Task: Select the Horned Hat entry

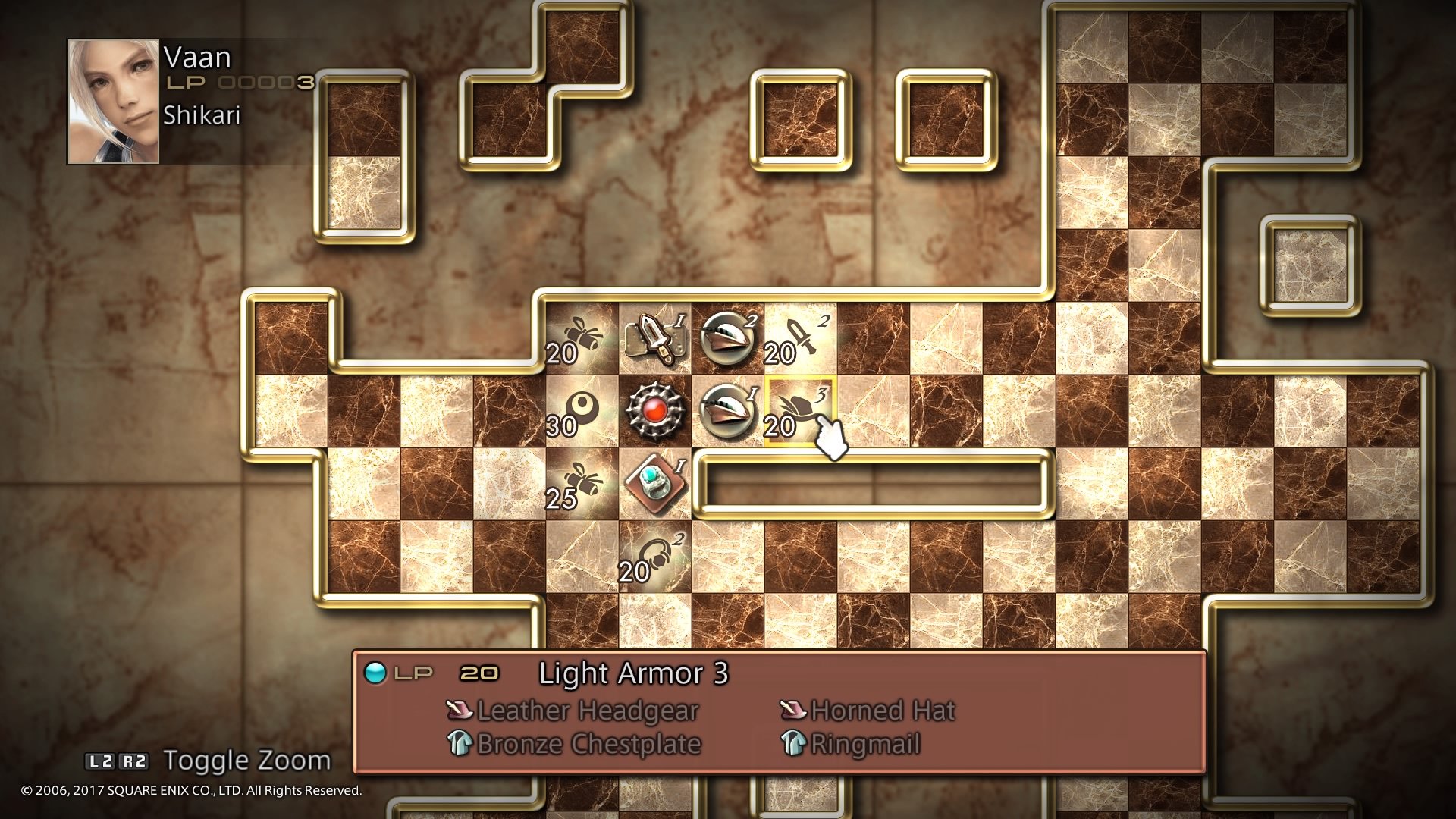Action: click(x=881, y=710)
